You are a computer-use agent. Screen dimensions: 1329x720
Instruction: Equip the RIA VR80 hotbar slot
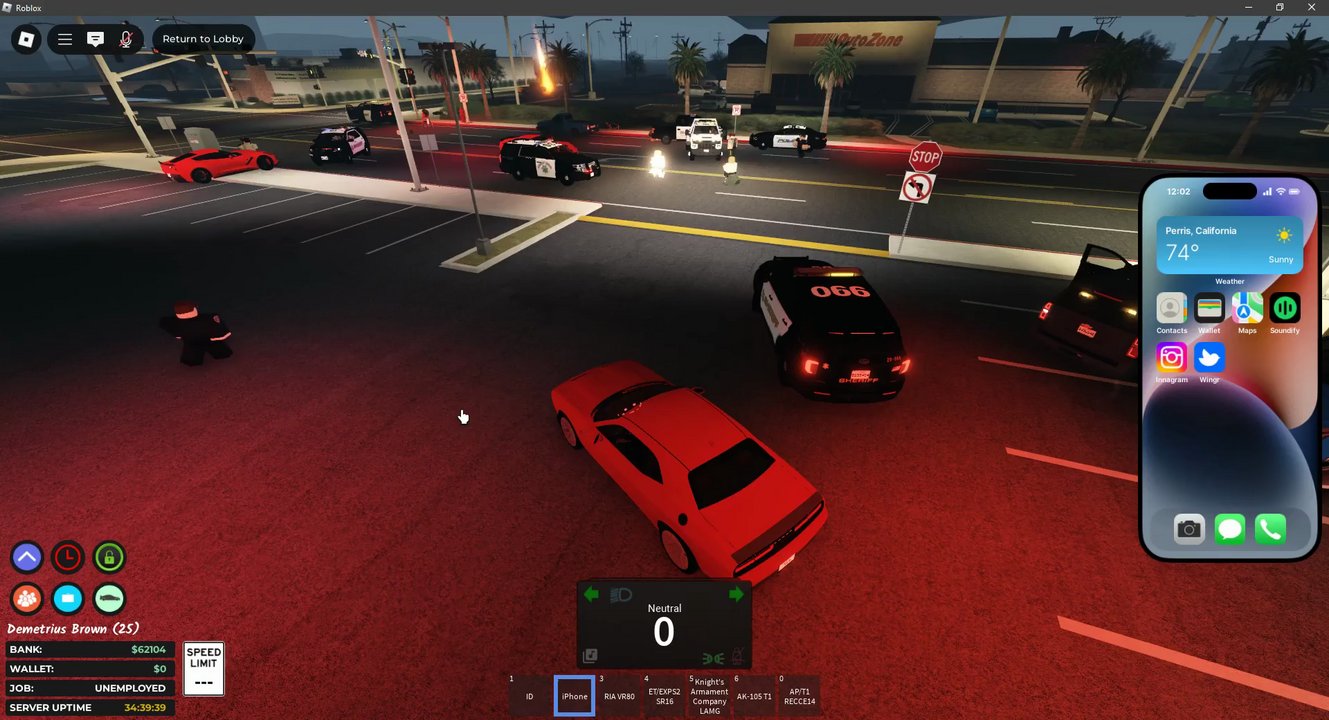pyautogui.click(x=619, y=696)
